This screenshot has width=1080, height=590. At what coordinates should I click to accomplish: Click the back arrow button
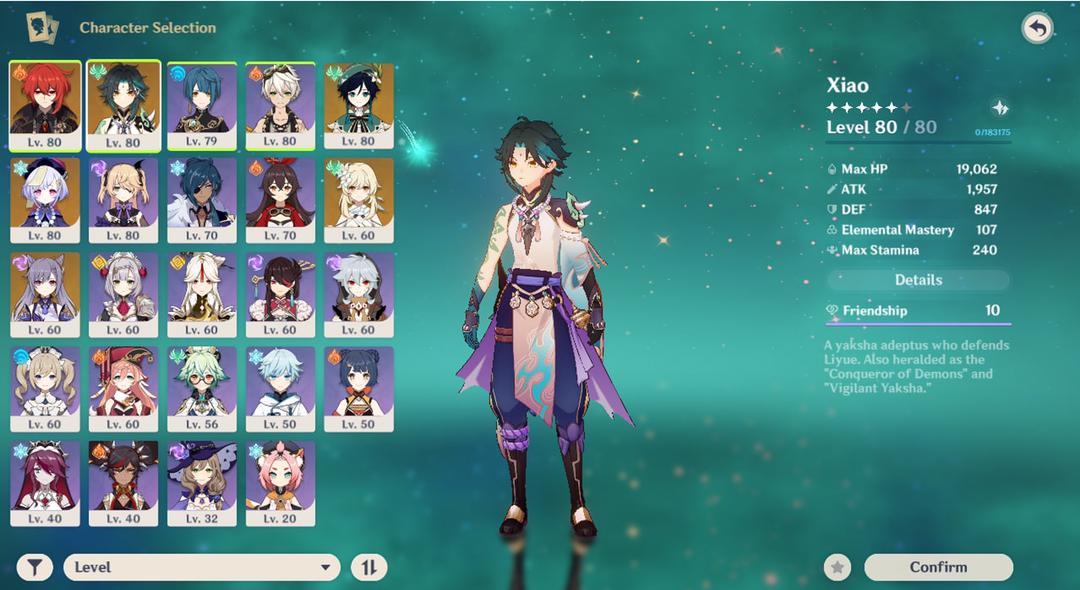tap(1037, 28)
